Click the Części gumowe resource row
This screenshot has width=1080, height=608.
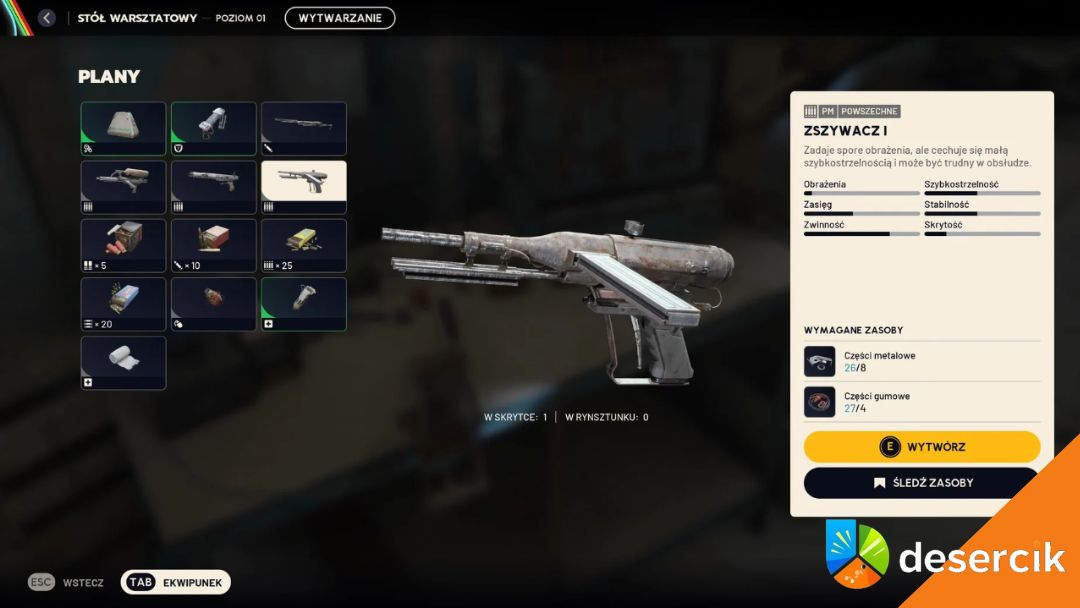(x=922, y=401)
